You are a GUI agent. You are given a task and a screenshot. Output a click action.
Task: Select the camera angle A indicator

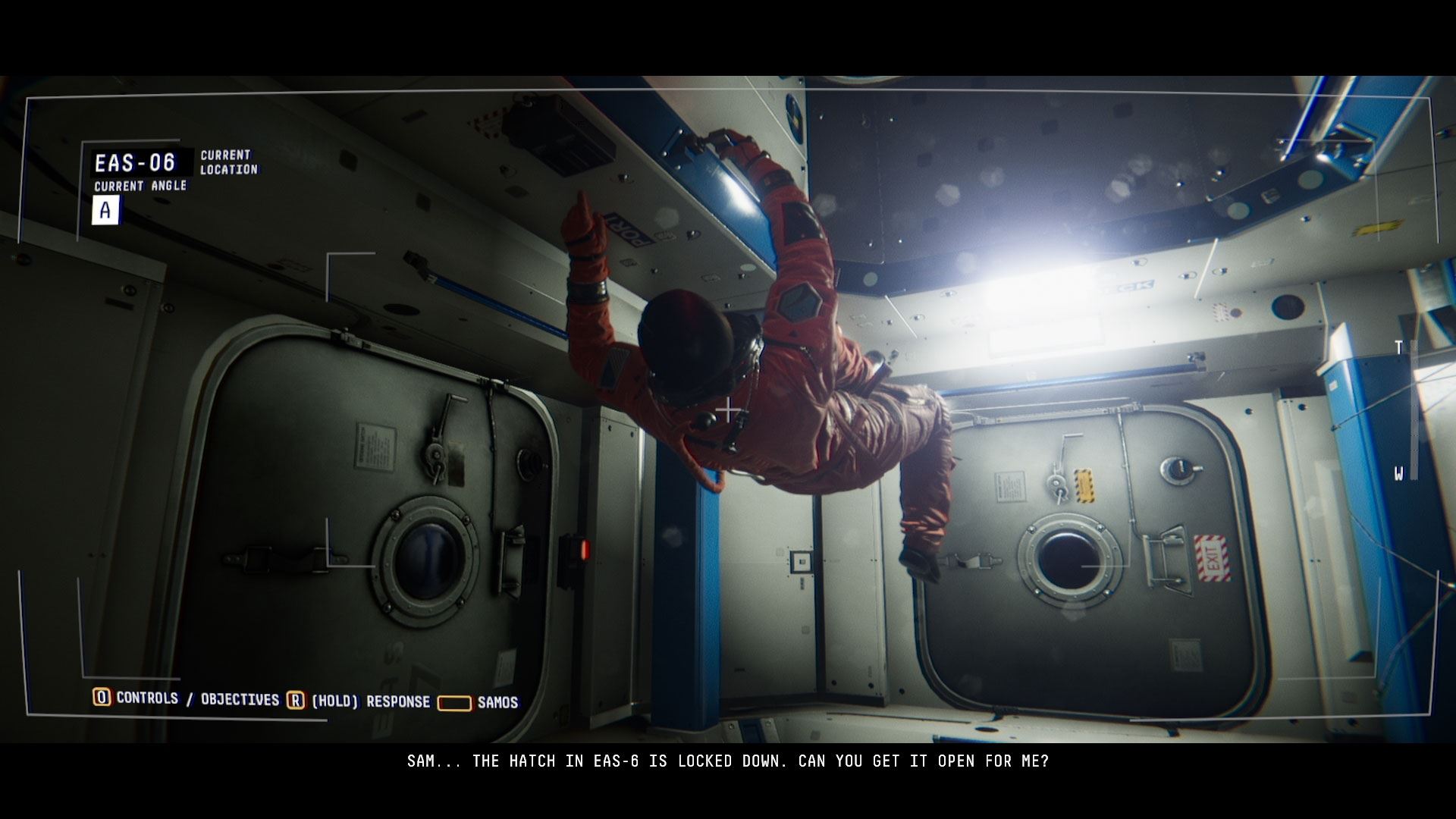click(x=105, y=210)
